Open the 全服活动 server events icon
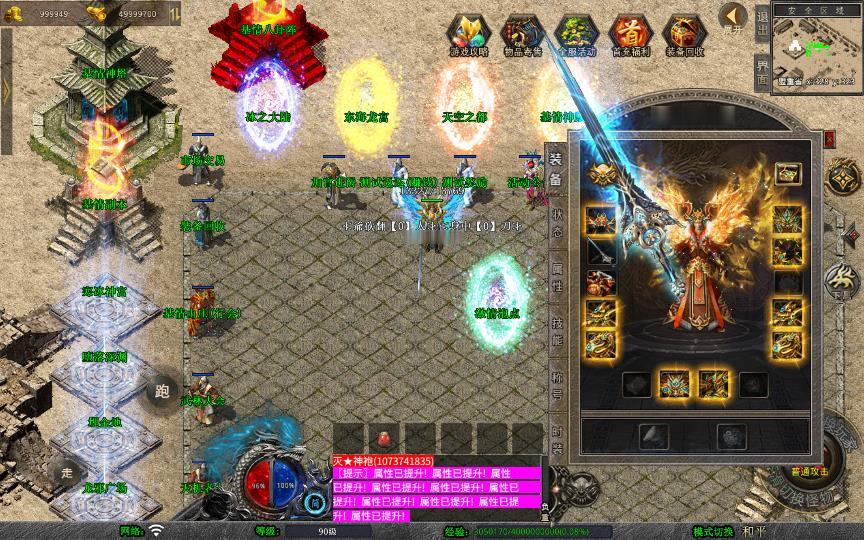Viewport: 864px width, 540px height. tap(576, 34)
